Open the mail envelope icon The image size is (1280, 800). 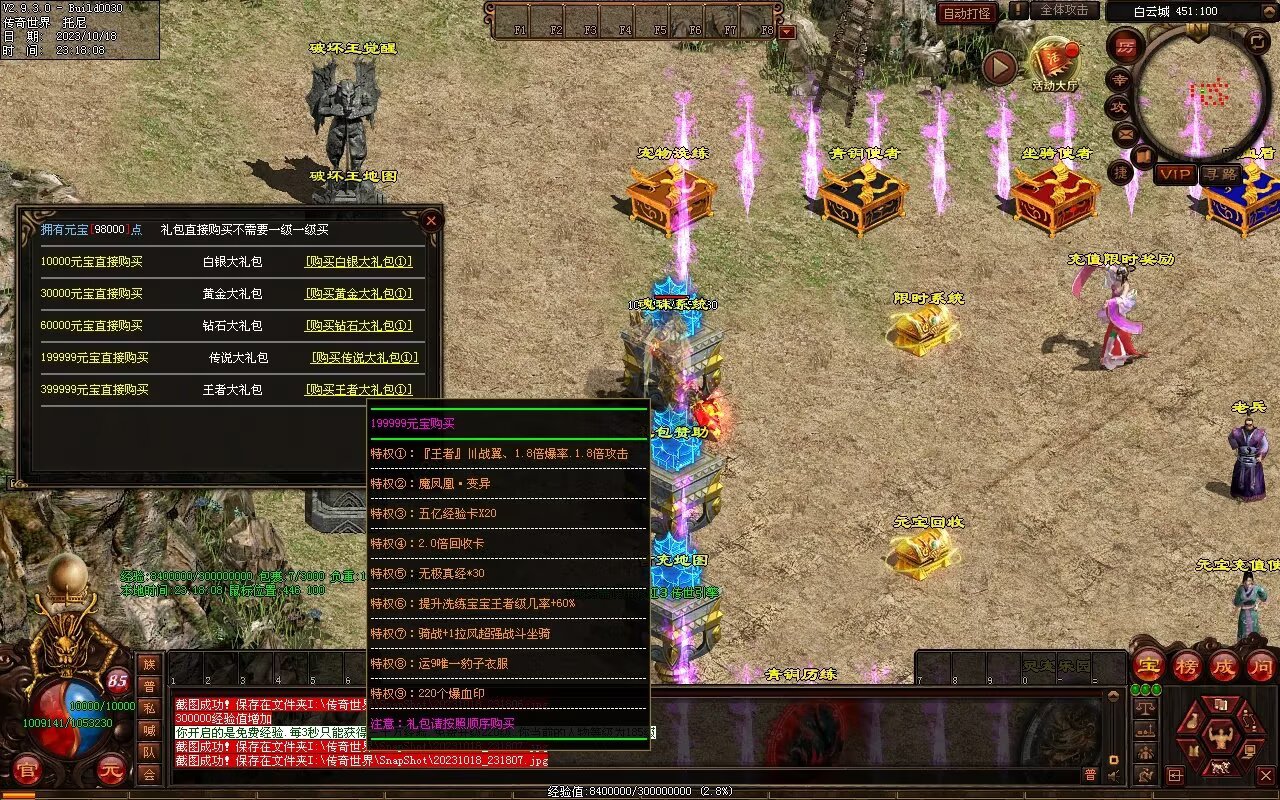coord(1126,133)
